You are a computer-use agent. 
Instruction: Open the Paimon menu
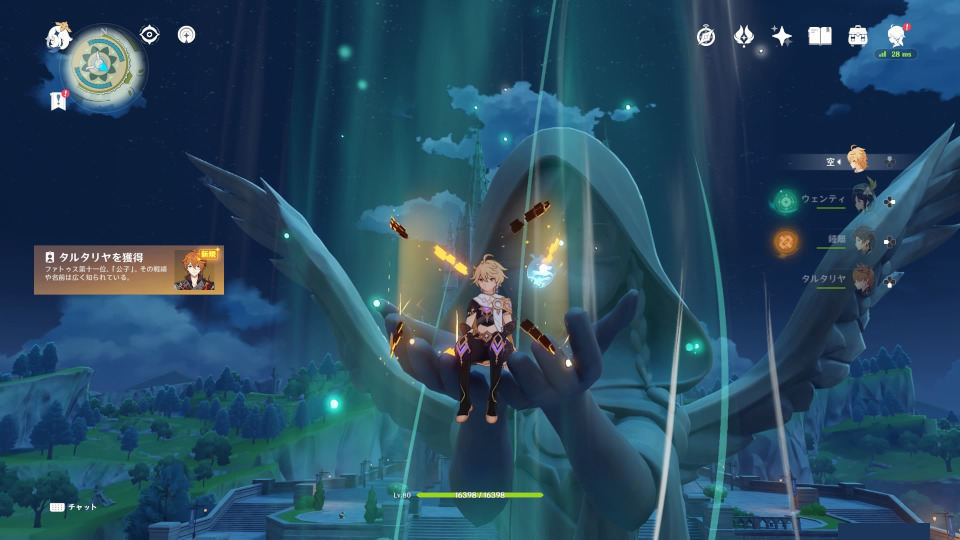(59, 37)
